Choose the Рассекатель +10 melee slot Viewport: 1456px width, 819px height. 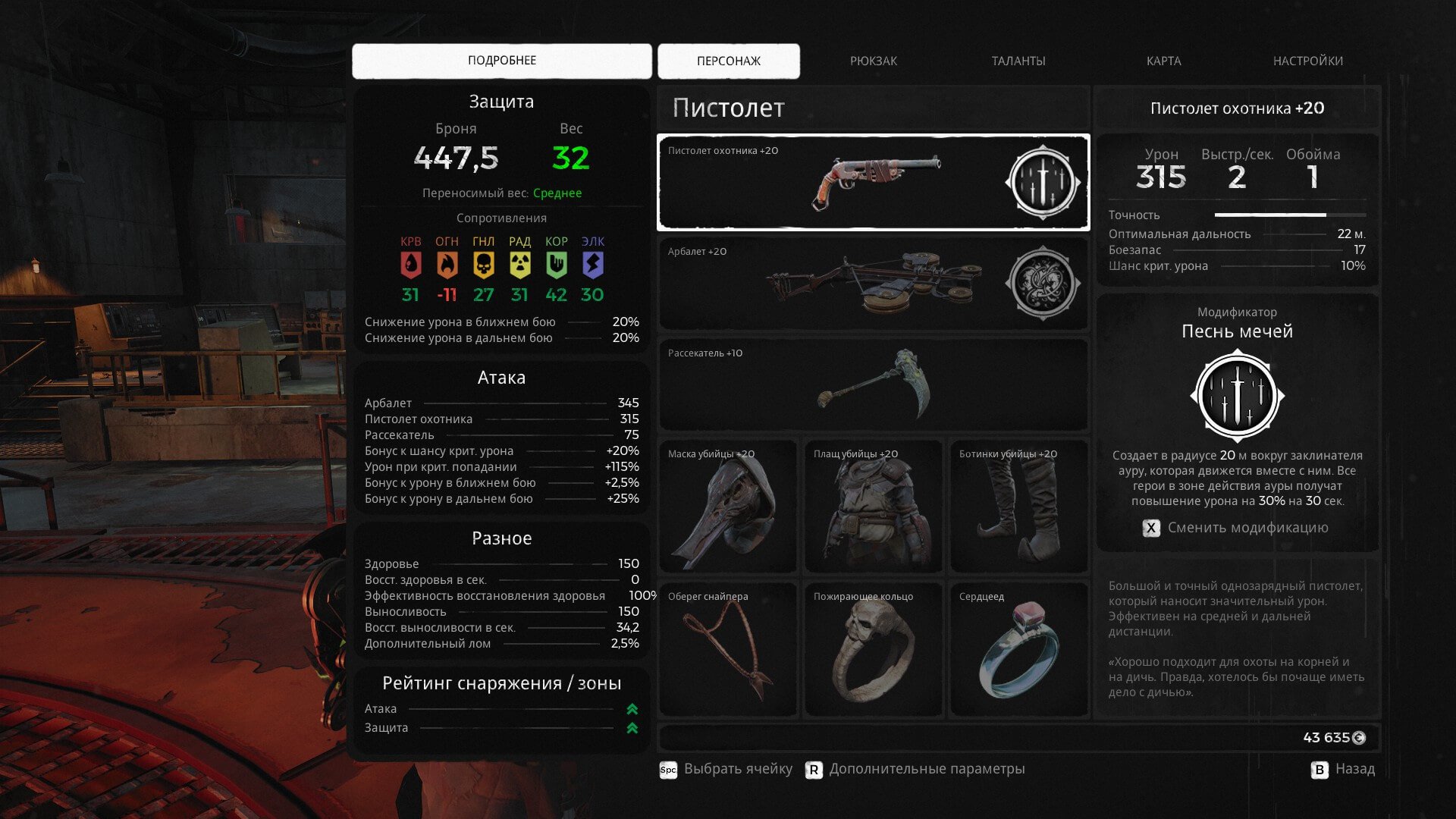[873, 384]
